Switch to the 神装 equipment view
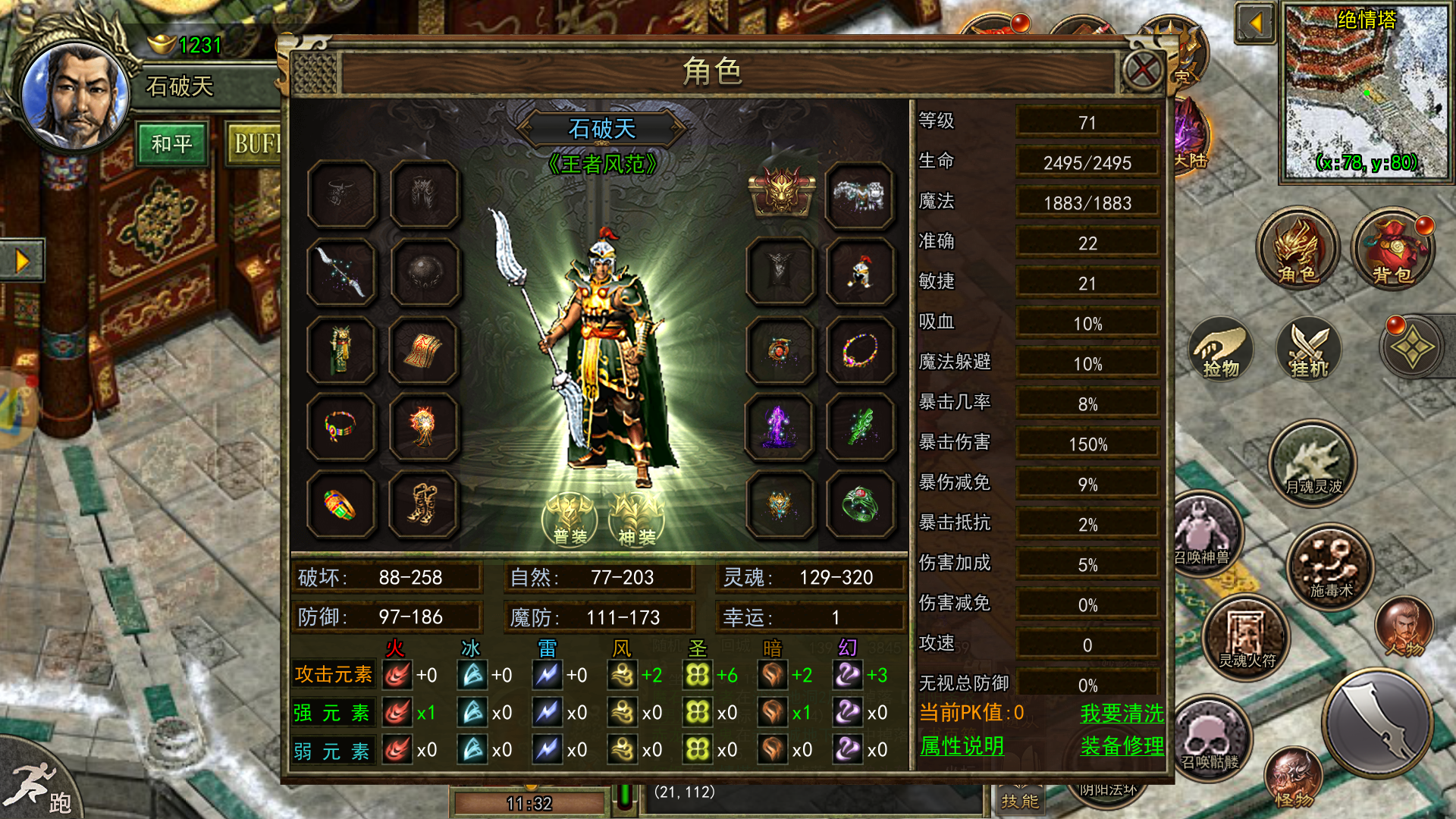This screenshot has width=1456, height=819. pyautogui.click(x=637, y=520)
